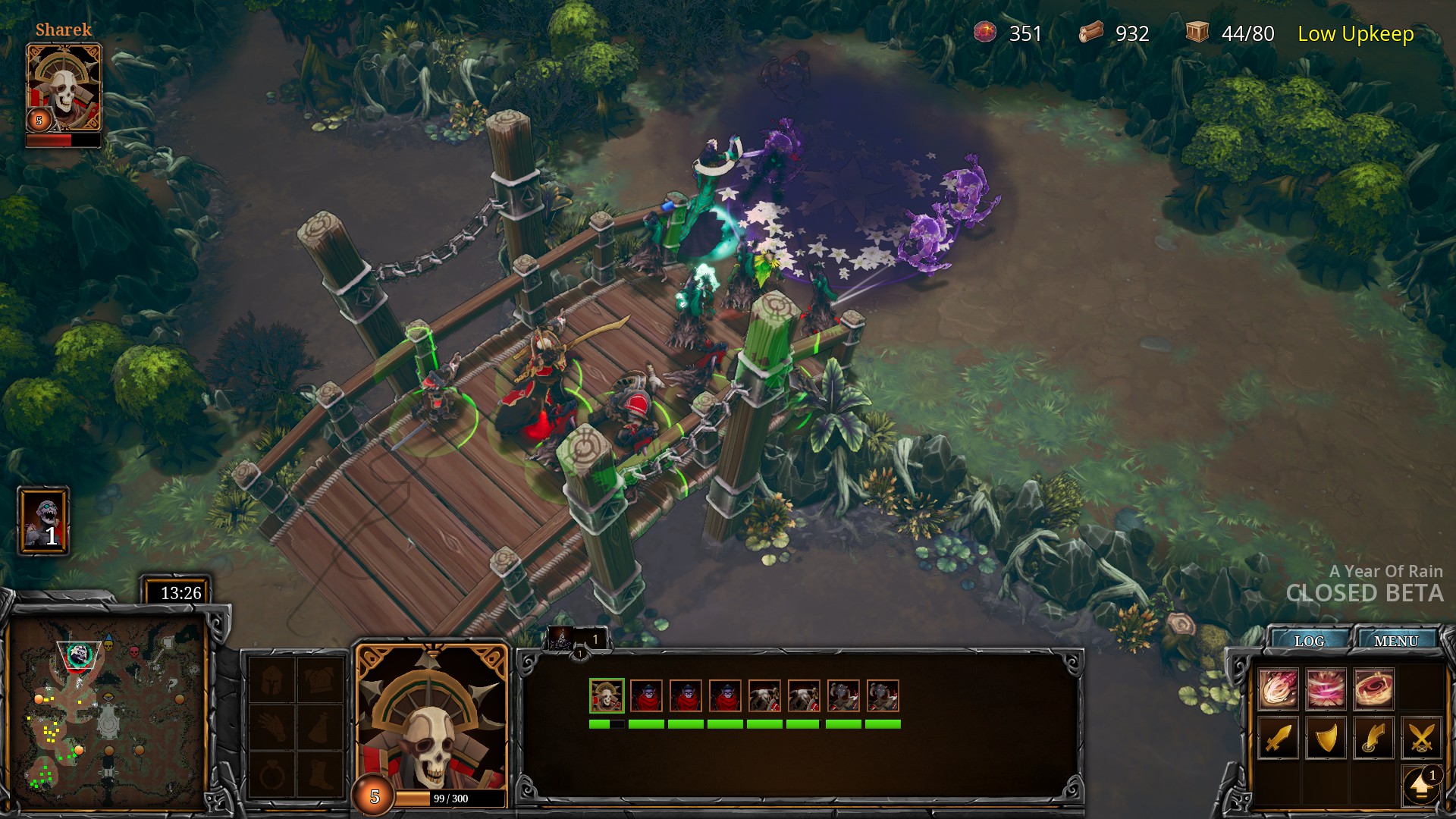Activate the pink burst ability
The height and width of the screenshot is (819, 1456).
(x=1326, y=689)
